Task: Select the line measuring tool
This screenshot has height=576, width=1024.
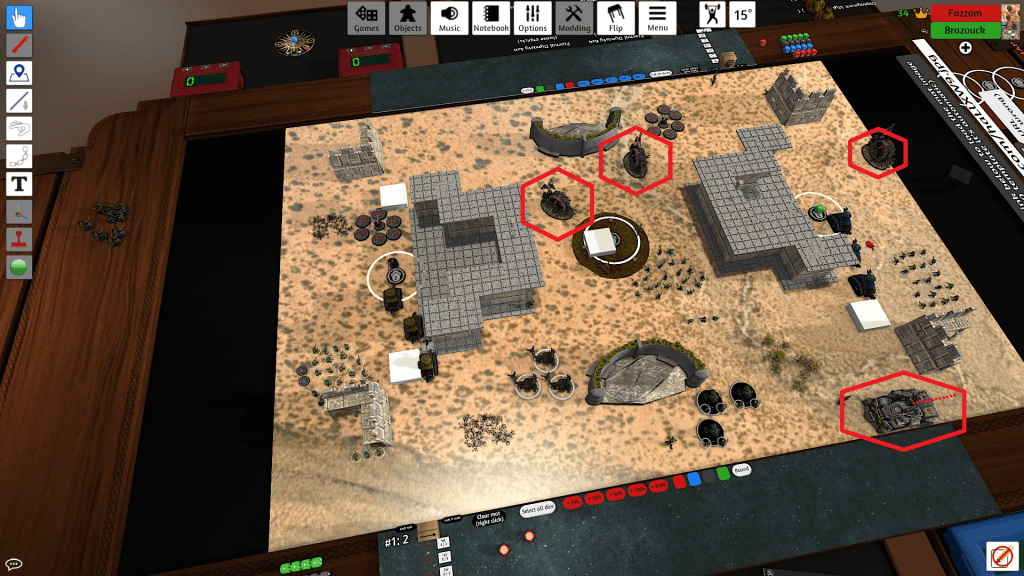Action: [19, 101]
